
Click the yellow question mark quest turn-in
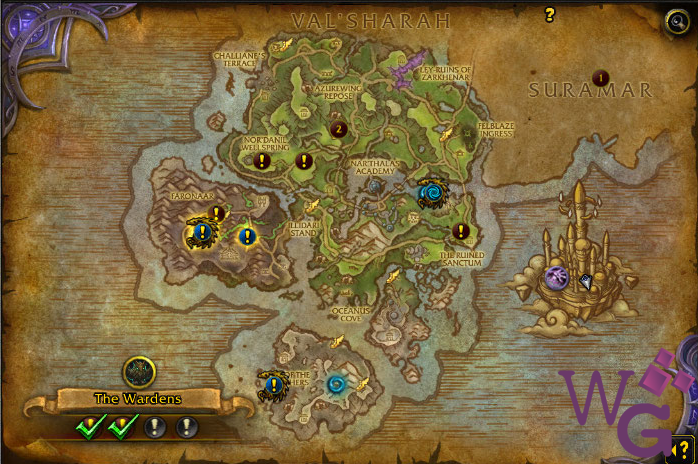click(549, 15)
